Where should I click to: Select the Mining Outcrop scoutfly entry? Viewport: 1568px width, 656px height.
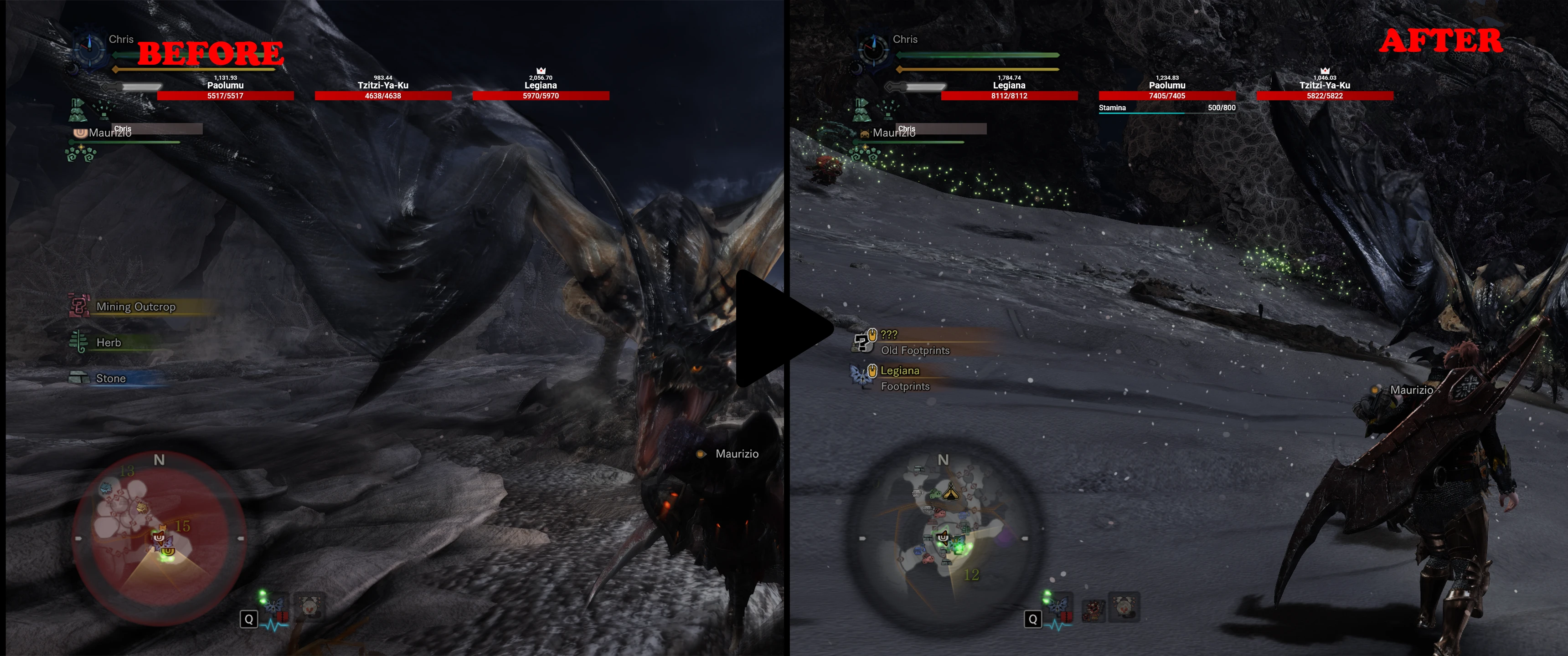[x=135, y=307]
